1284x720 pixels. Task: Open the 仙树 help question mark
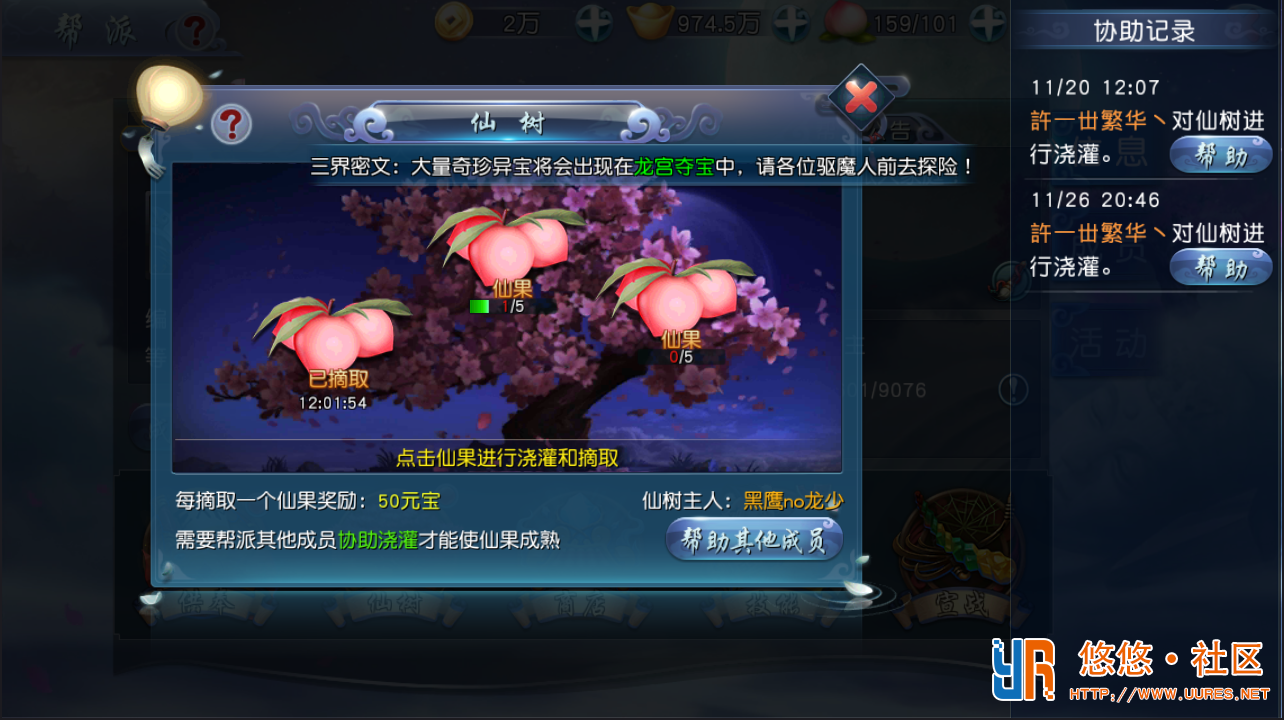[x=231, y=124]
